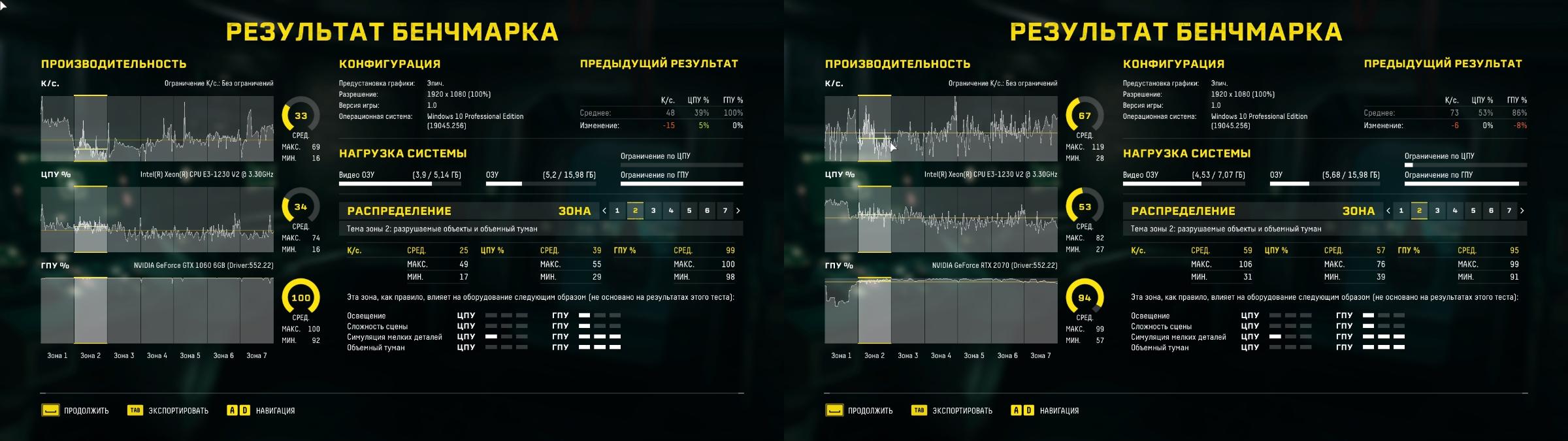
Task: Choose zone 3 tab in RTX 2070 result
Action: pyautogui.click(x=1437, y=210)
